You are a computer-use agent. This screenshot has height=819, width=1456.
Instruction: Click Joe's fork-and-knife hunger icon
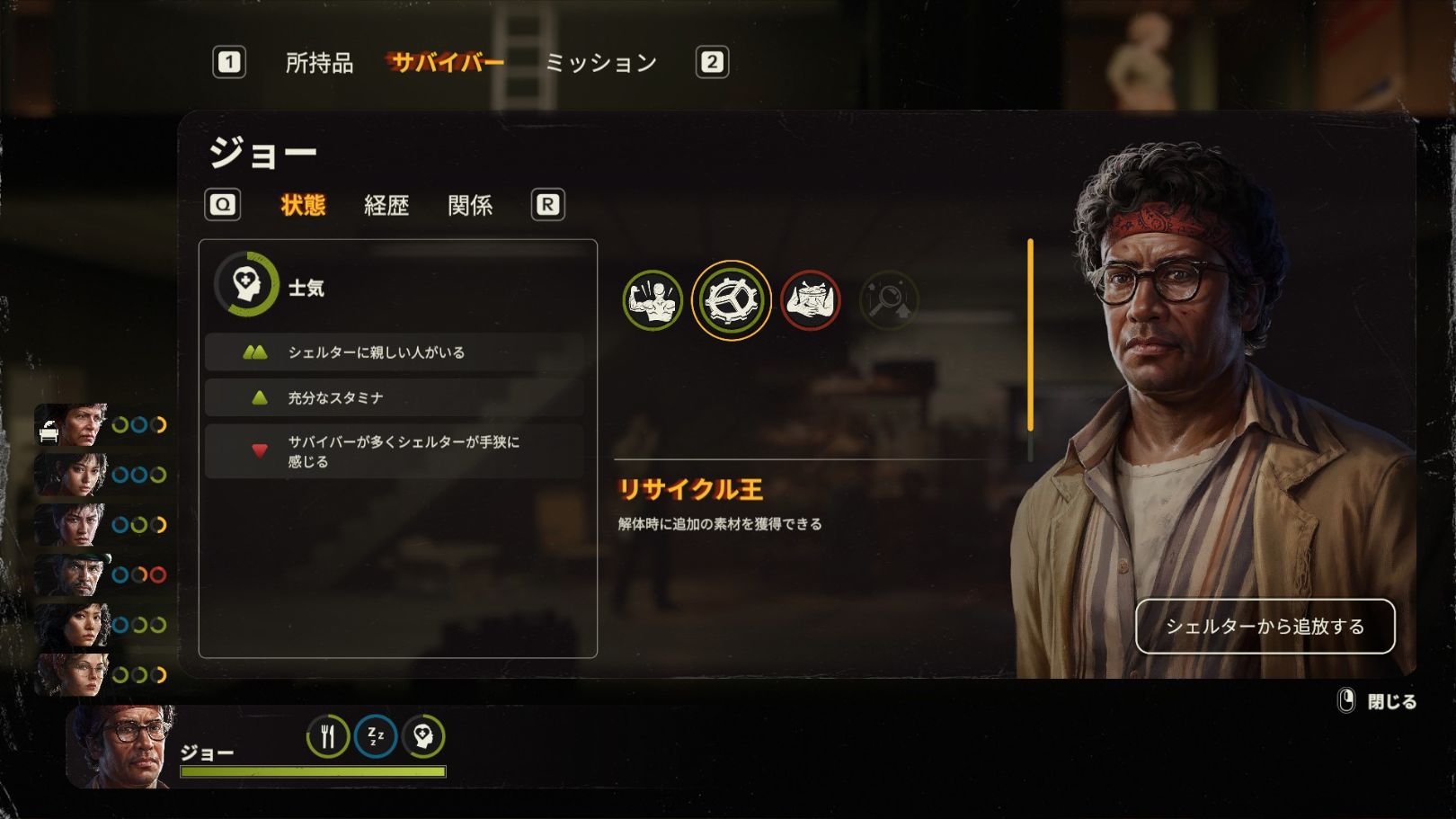[328, 737]
